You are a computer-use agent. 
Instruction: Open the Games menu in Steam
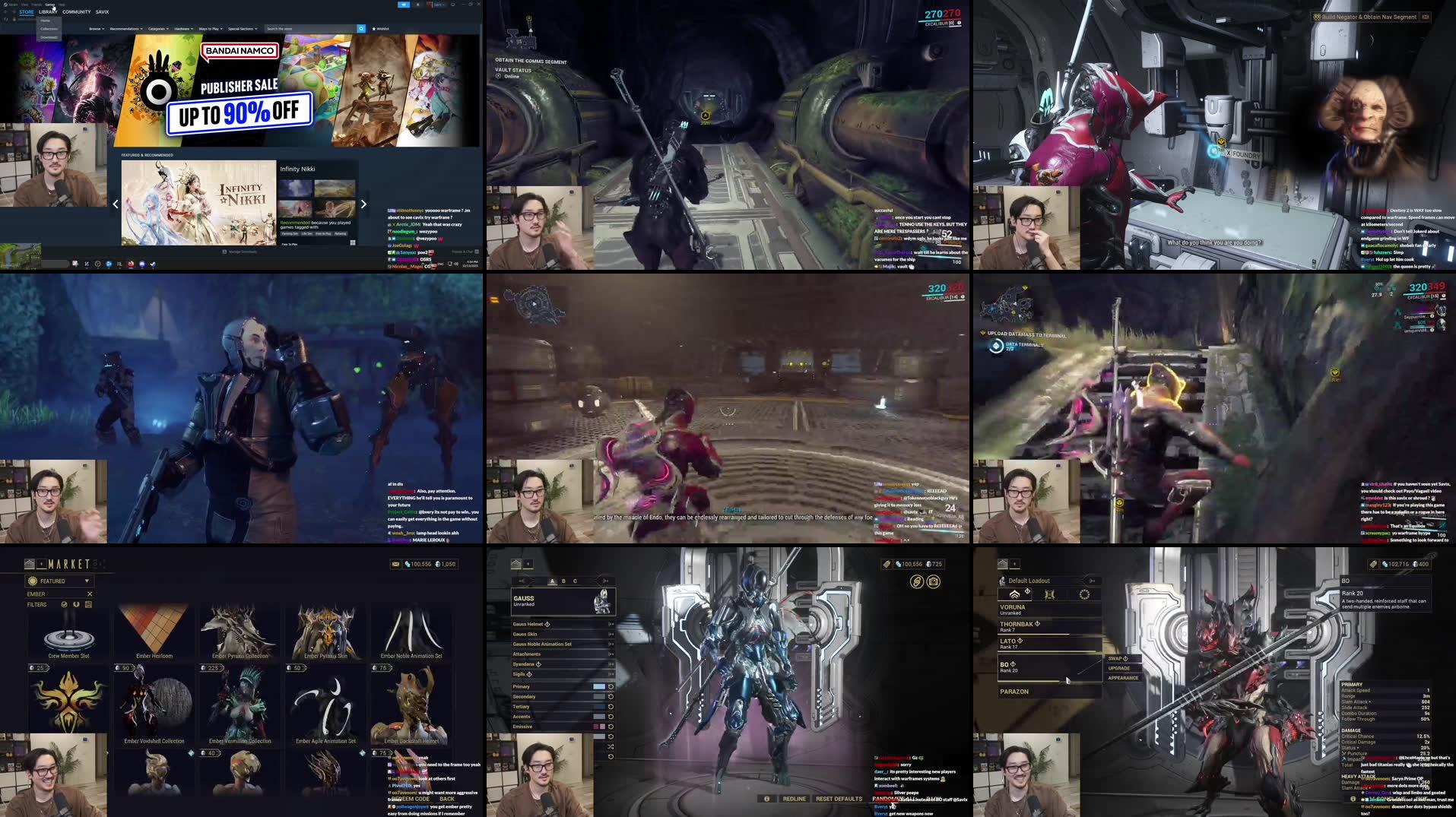[49, 5]
